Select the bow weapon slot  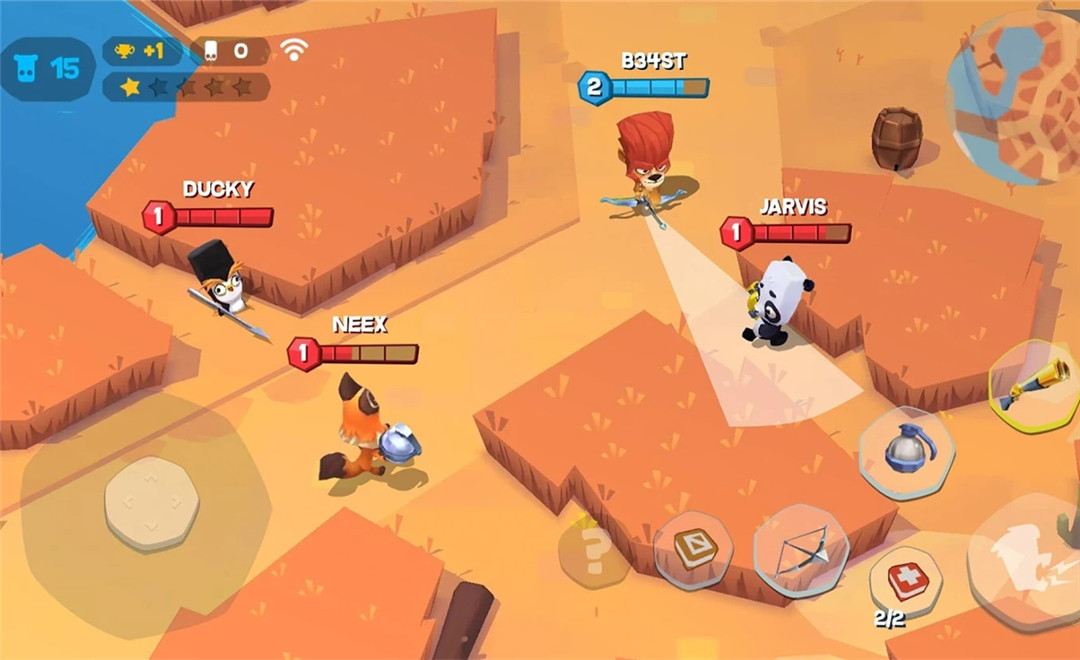(x=801, y=550)
